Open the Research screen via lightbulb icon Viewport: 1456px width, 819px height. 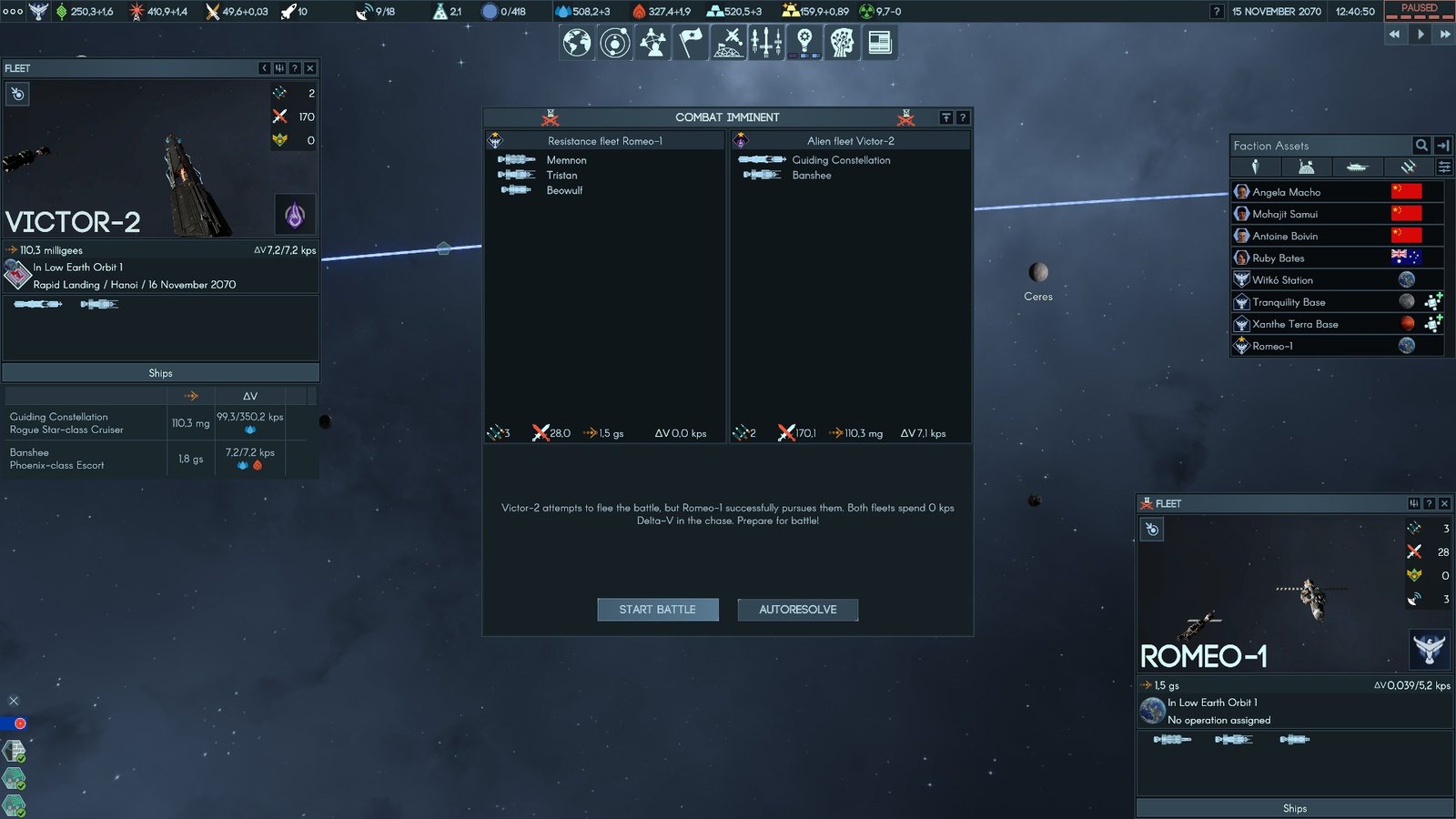click(x=805, y=41)
